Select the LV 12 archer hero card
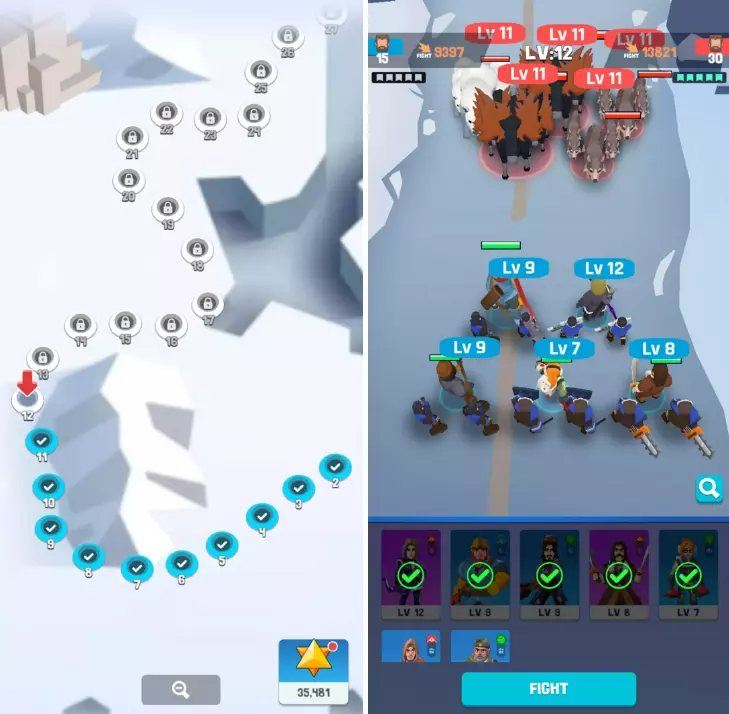 tap(411, 574)
